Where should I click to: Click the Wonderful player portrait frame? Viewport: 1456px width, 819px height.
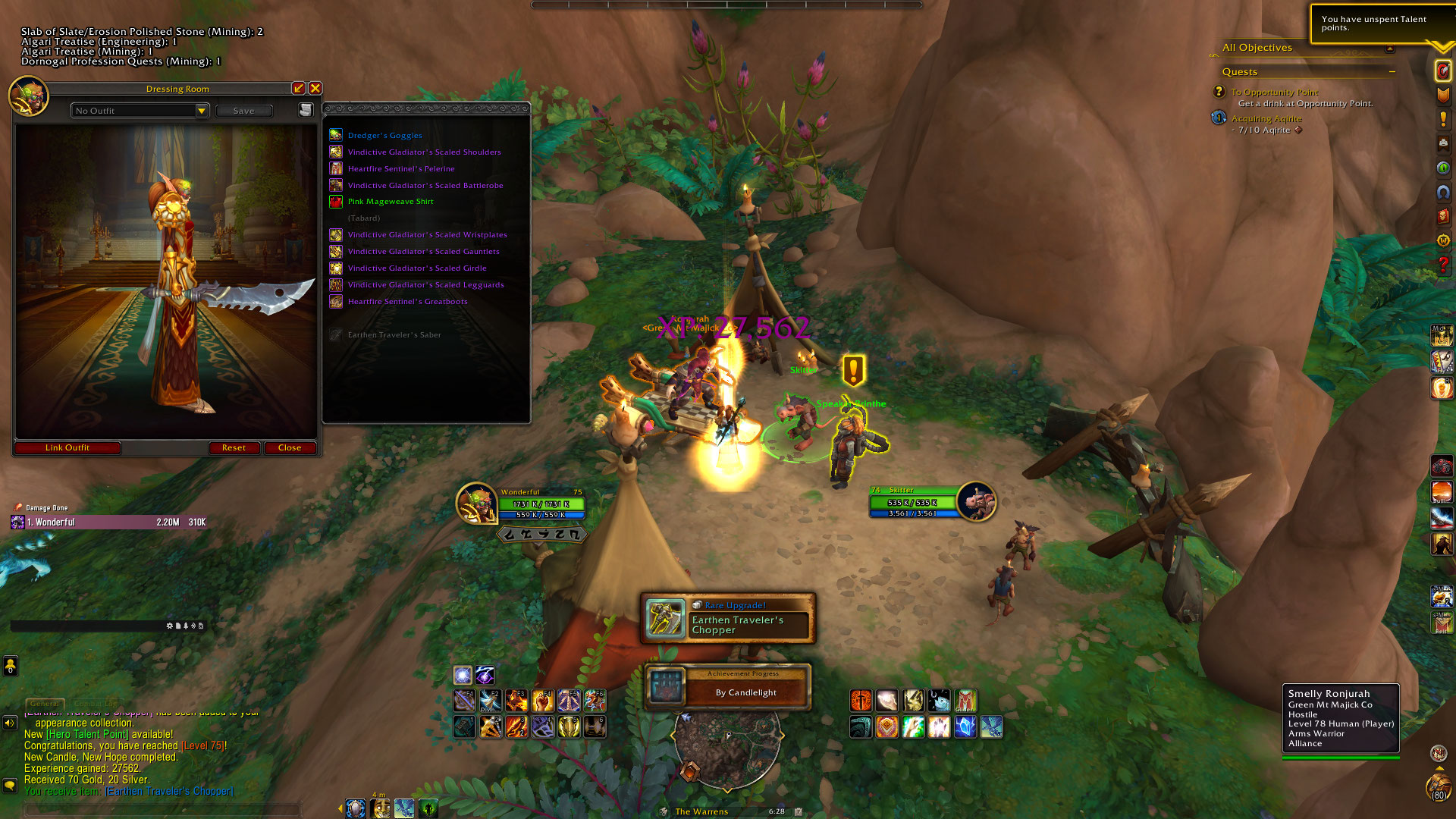[x=476, y=503]
